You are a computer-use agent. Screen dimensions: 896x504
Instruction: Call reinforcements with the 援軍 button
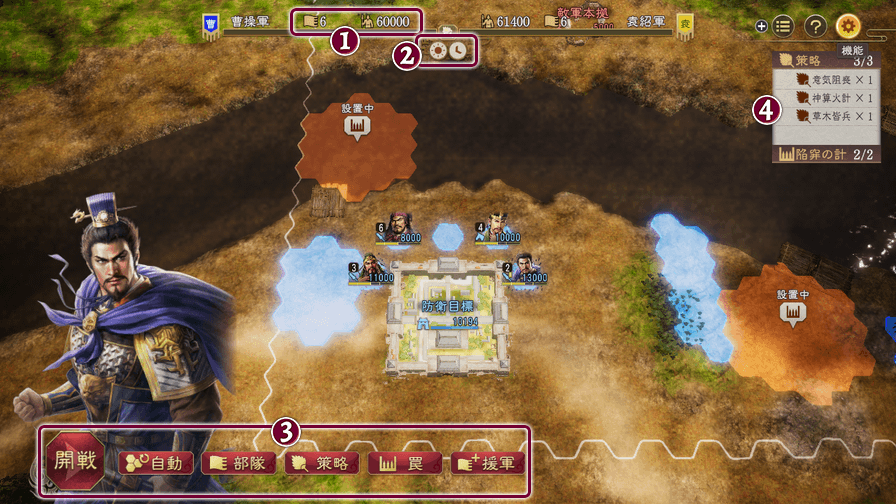[x=487, y=463]
